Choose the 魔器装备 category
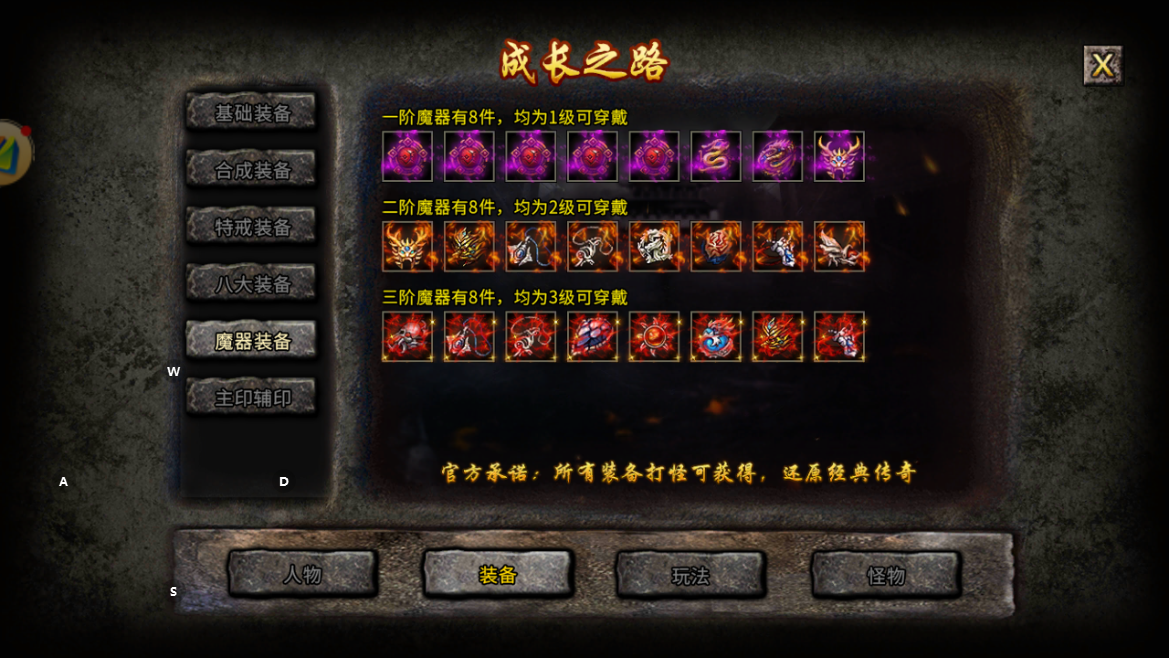1169x658 pixels. point(252,340)
